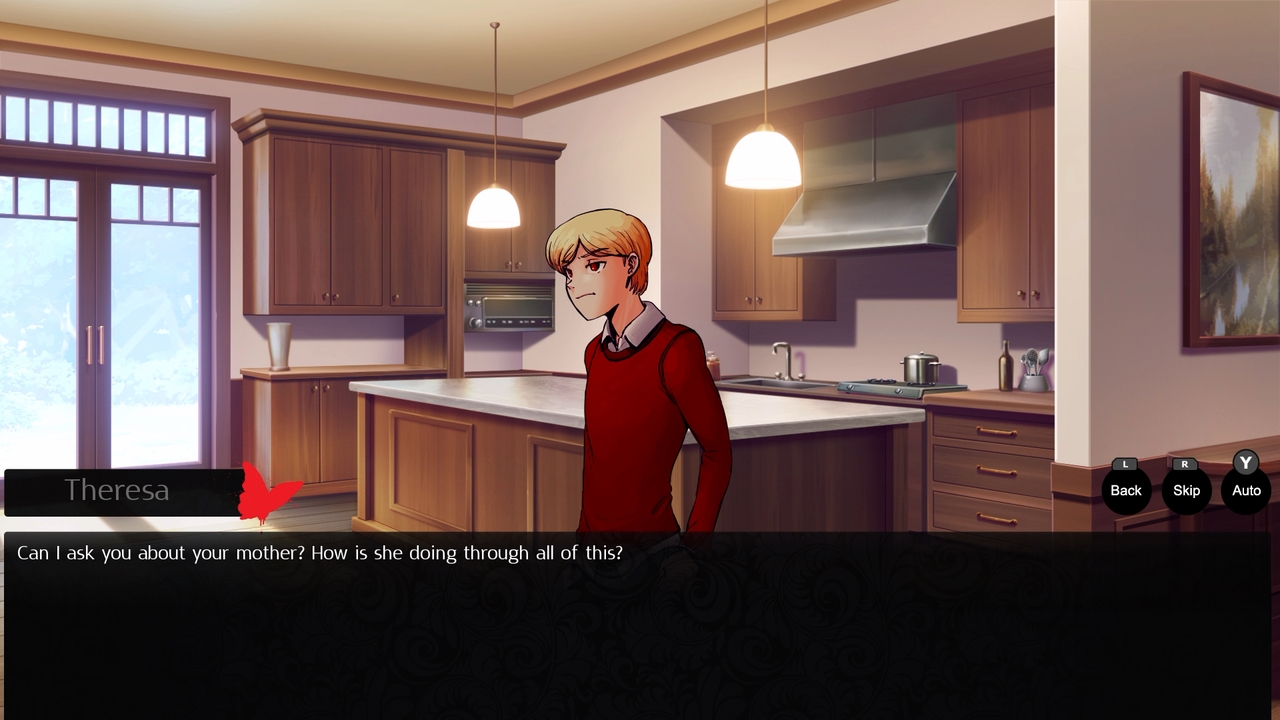Screen dimensions: 1280x720
Task: Click the Auto quick-menu circle icon
Action: coord(1245,490)
